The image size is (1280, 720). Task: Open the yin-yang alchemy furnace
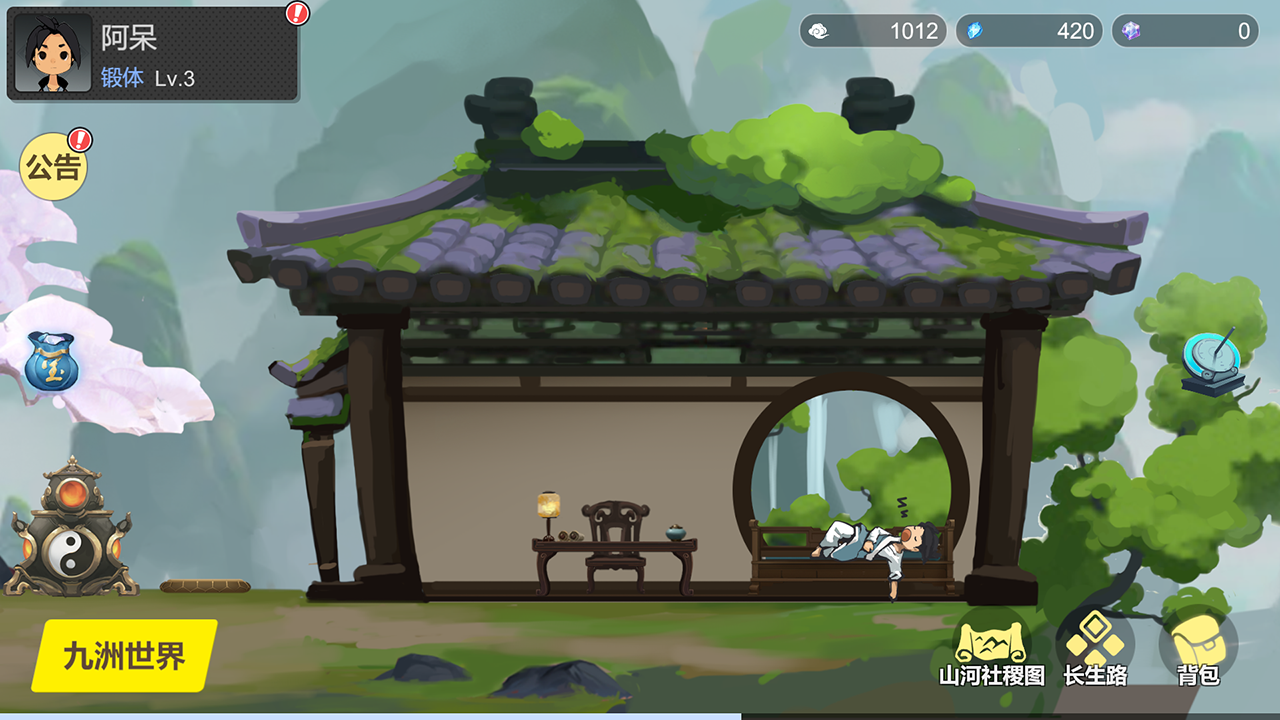click(69, 532)
